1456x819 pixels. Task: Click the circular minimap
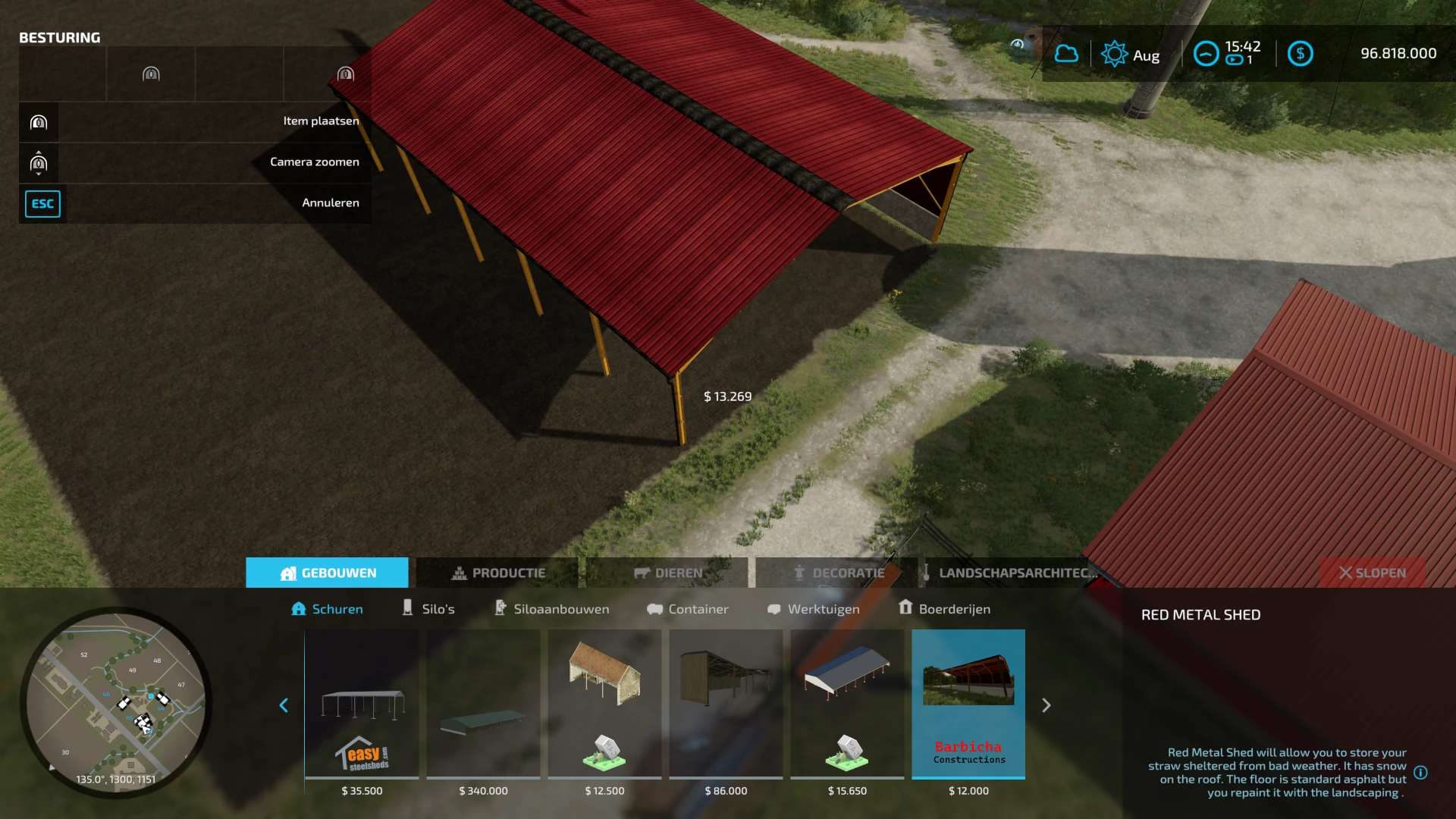[x=115, y=701]
